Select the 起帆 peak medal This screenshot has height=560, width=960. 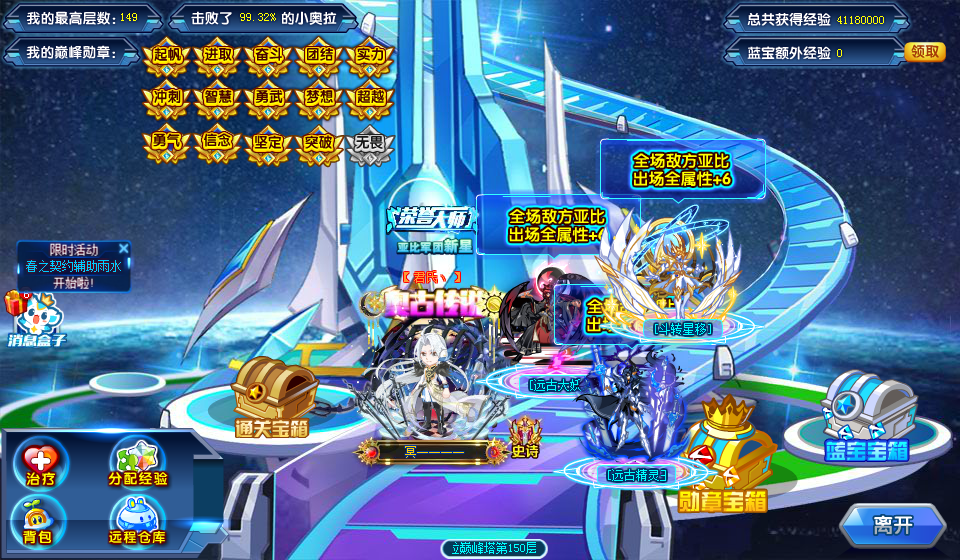pos(166,57)
